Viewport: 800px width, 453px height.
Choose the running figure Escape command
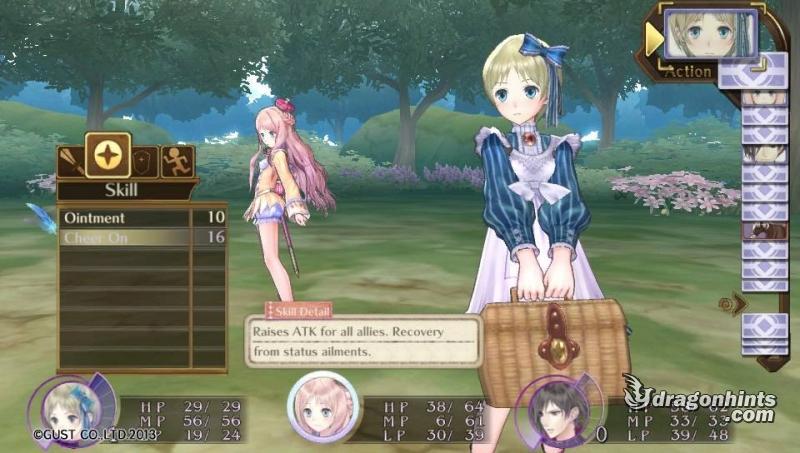click(x=177, y=161)
